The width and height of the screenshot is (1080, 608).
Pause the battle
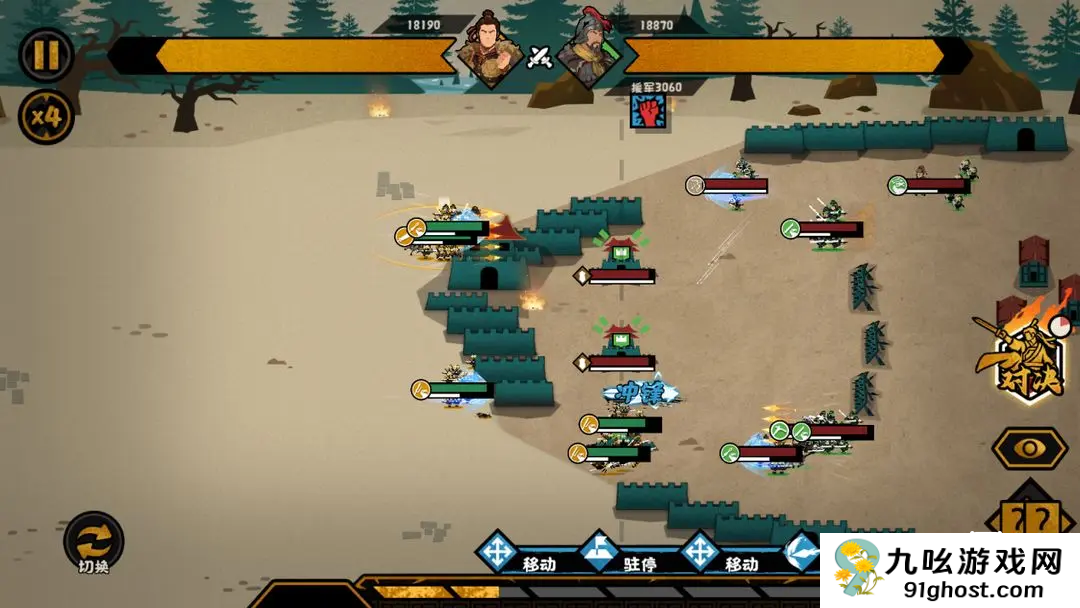46,54
